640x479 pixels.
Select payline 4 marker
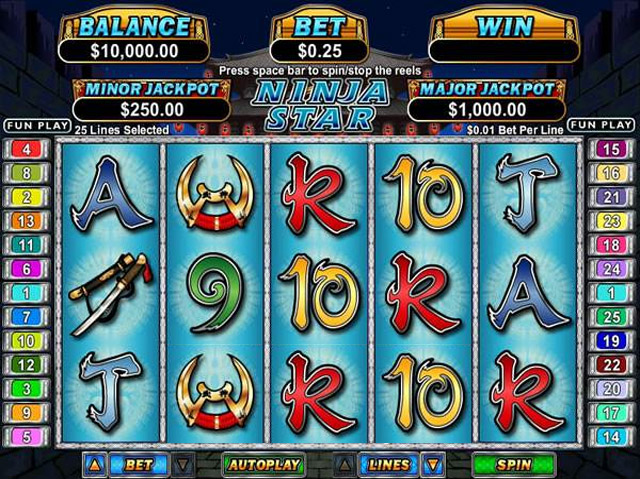pos(25,149)
